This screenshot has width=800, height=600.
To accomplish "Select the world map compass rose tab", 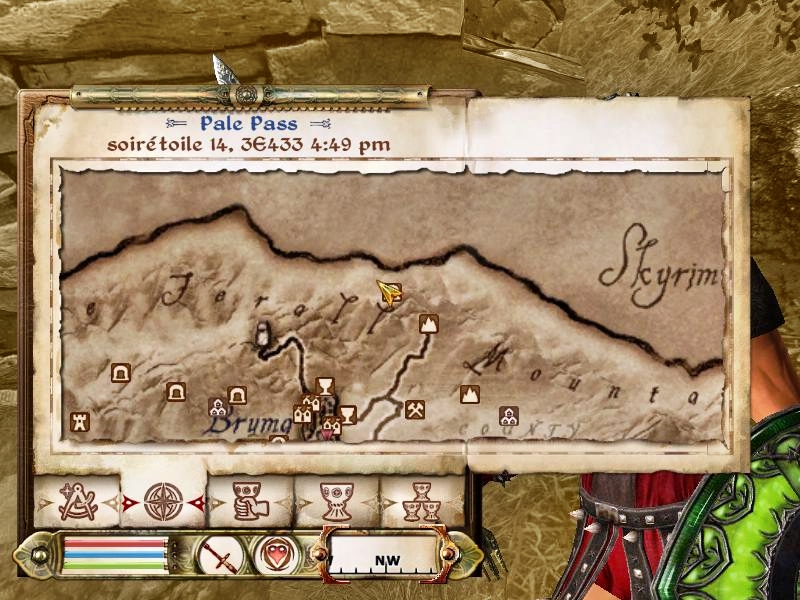I will [163, 501].
